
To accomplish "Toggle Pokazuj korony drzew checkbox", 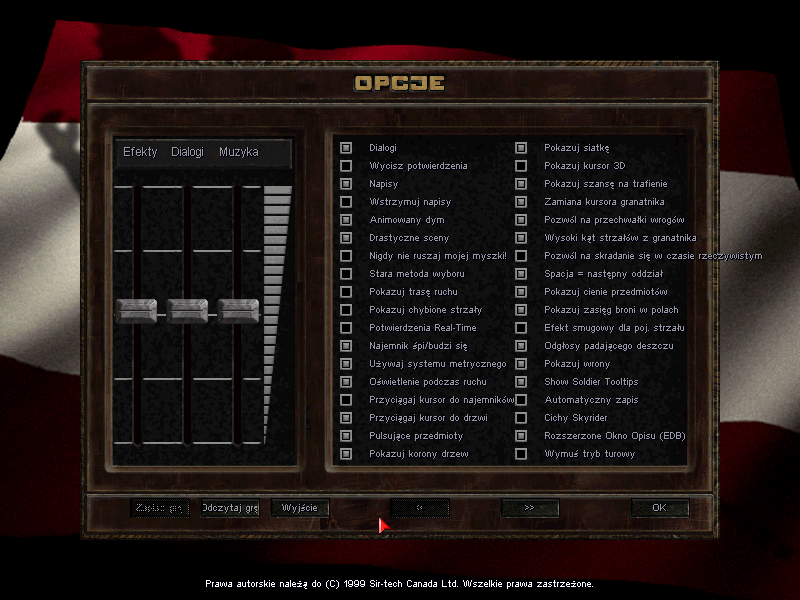I will click(346, 454).
